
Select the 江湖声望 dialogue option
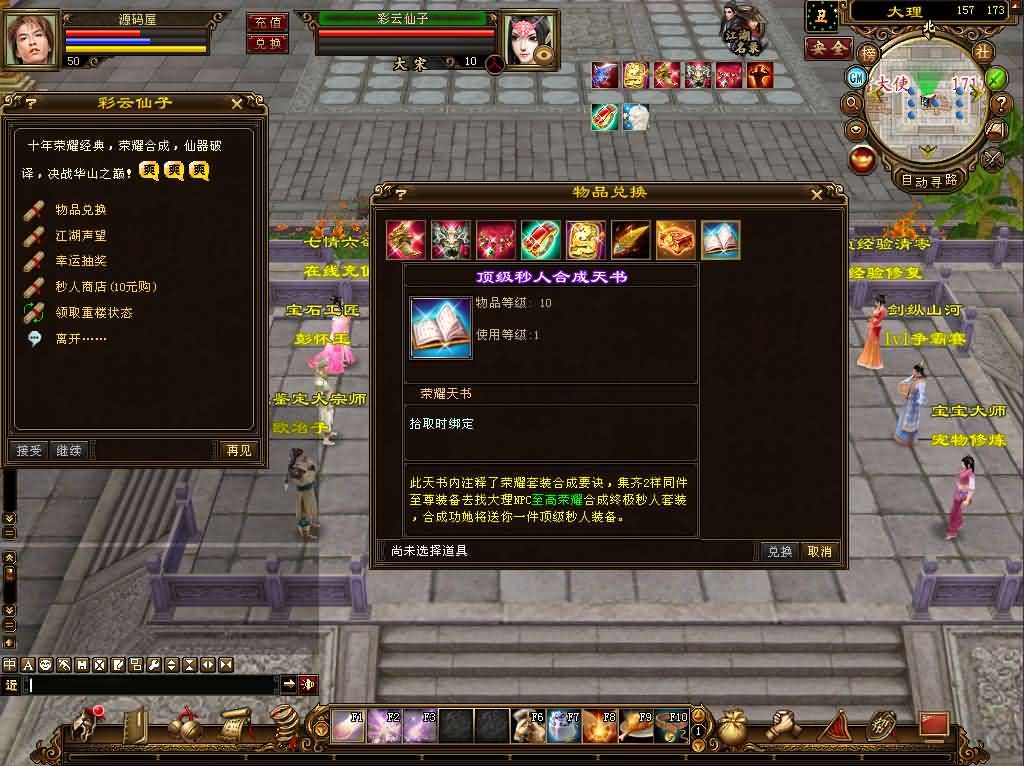coord(80,236)
